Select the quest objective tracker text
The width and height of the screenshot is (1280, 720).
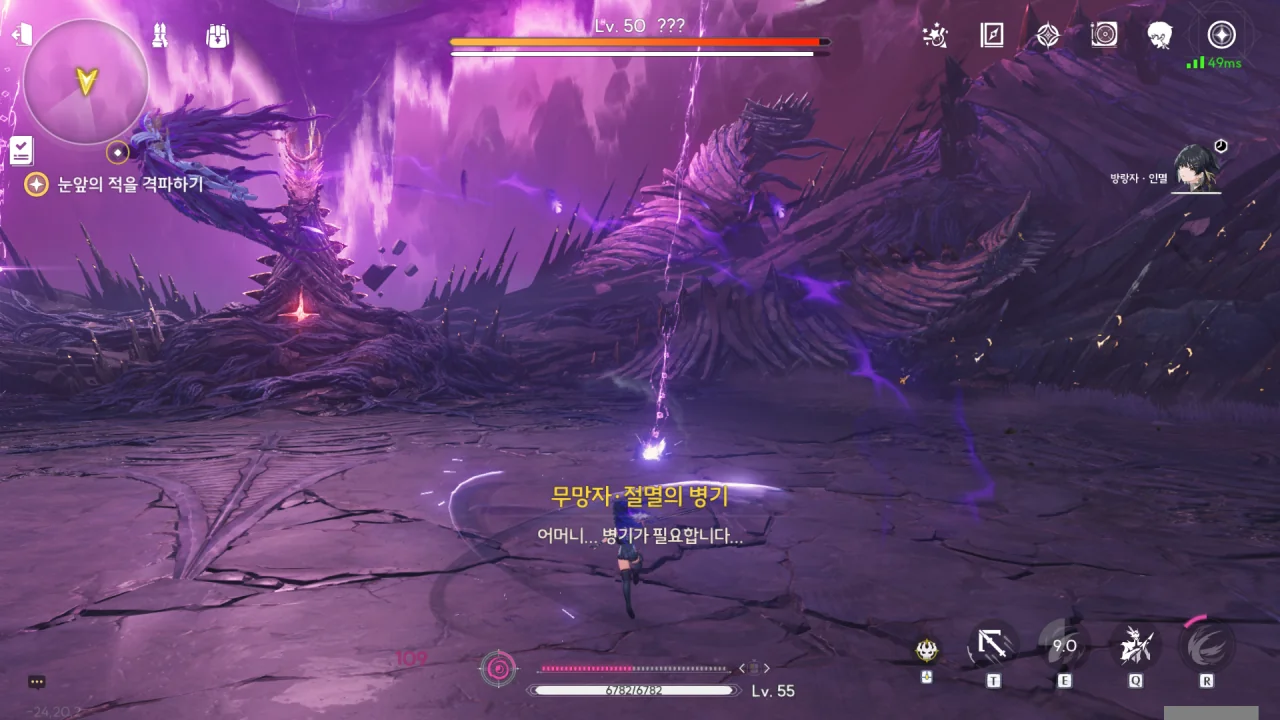coord(130,184)
